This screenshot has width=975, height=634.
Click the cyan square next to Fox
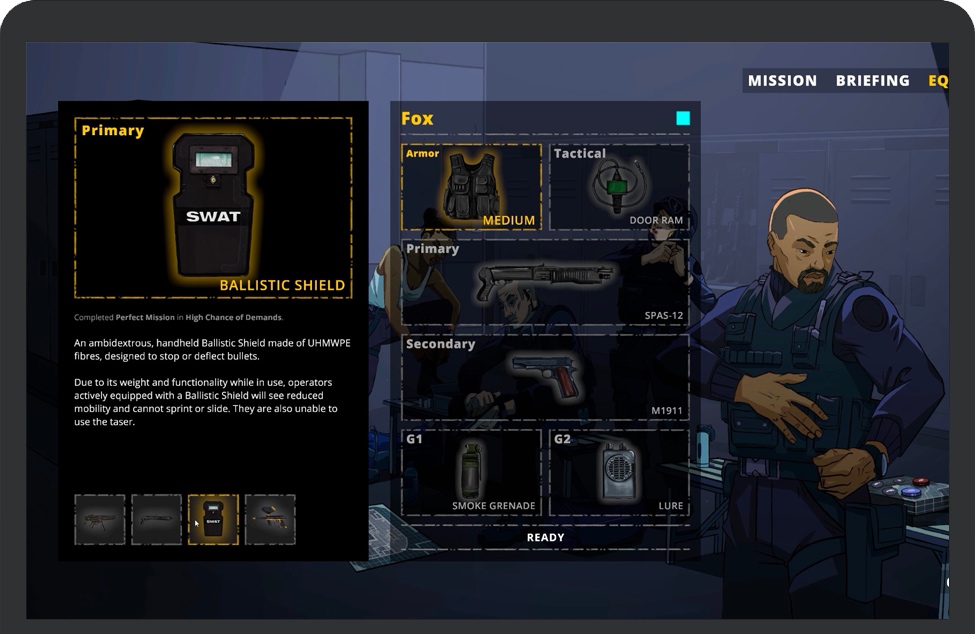(x=683, y=119)
